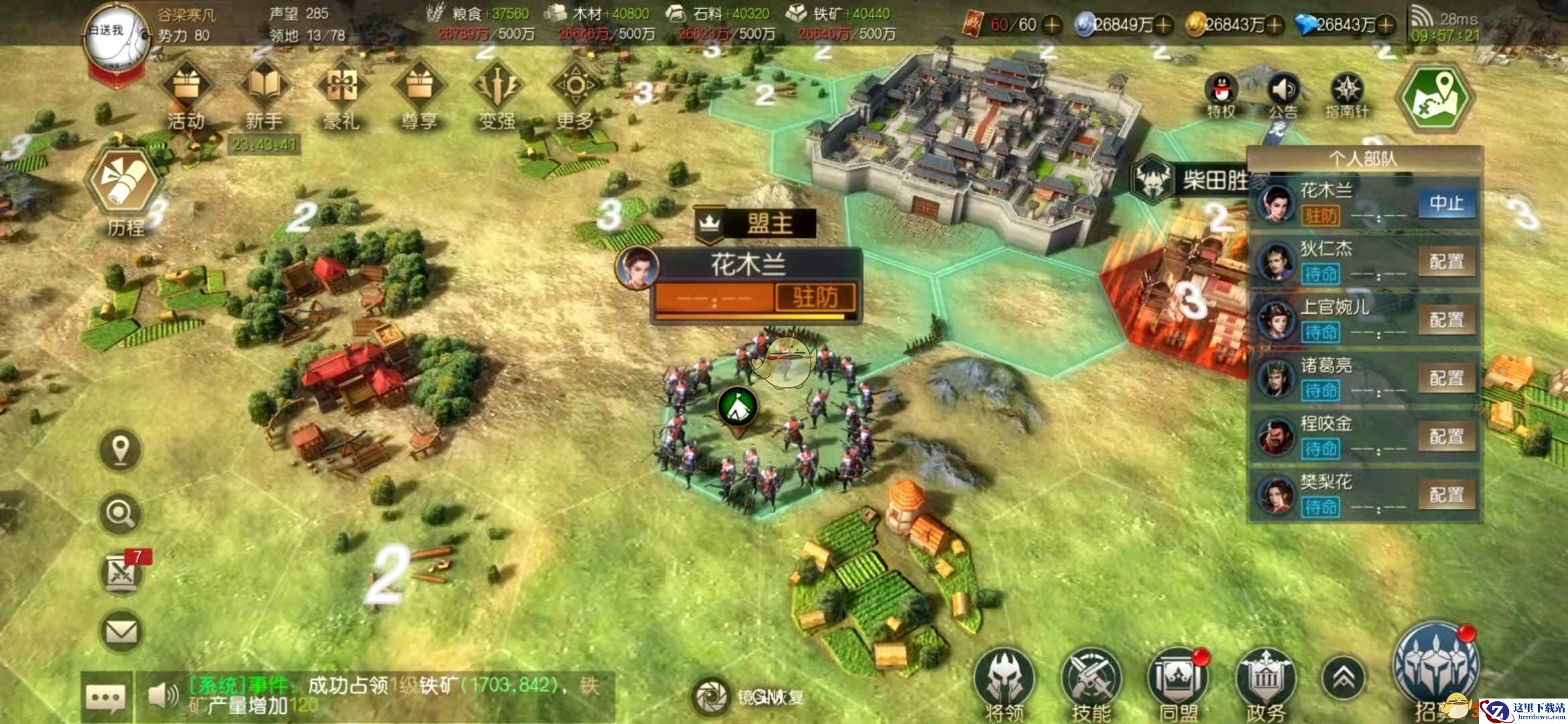
Task: Add more gold with the plus button
Action: [x=1274, y=25]
